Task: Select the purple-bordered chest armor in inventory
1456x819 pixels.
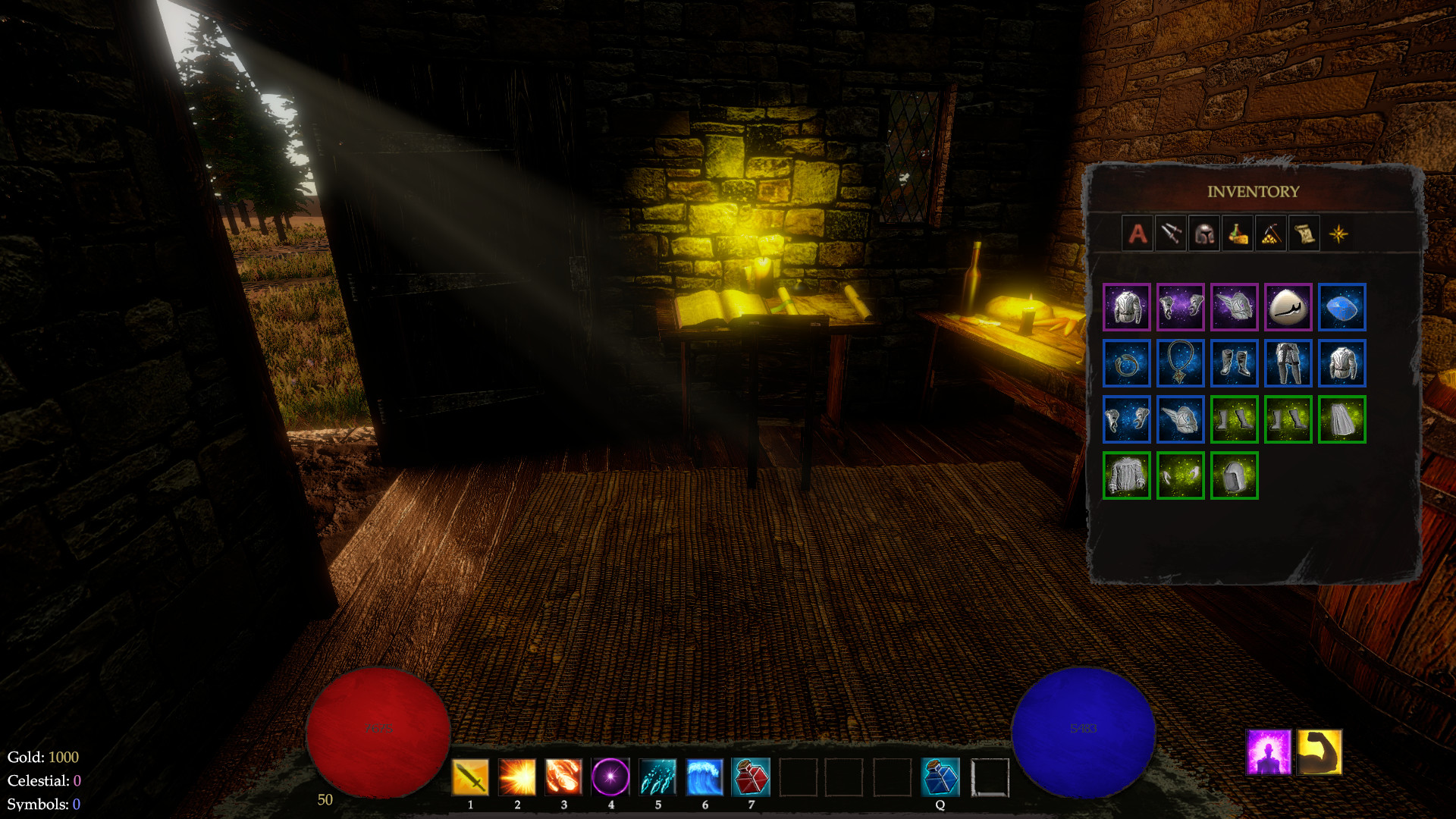Action: point(1126,307)
